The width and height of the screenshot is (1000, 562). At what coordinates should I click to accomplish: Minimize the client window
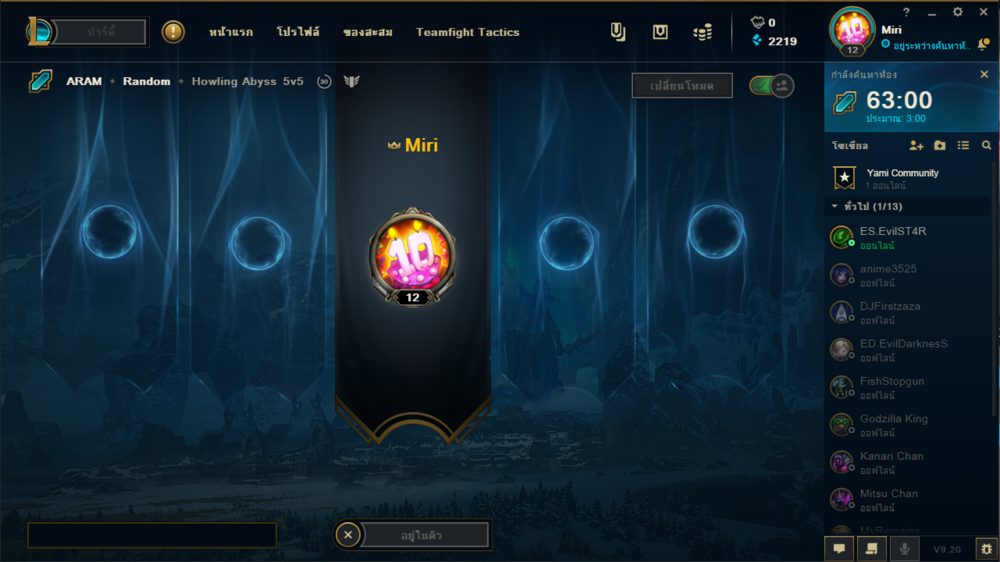(x=932, y=12)
